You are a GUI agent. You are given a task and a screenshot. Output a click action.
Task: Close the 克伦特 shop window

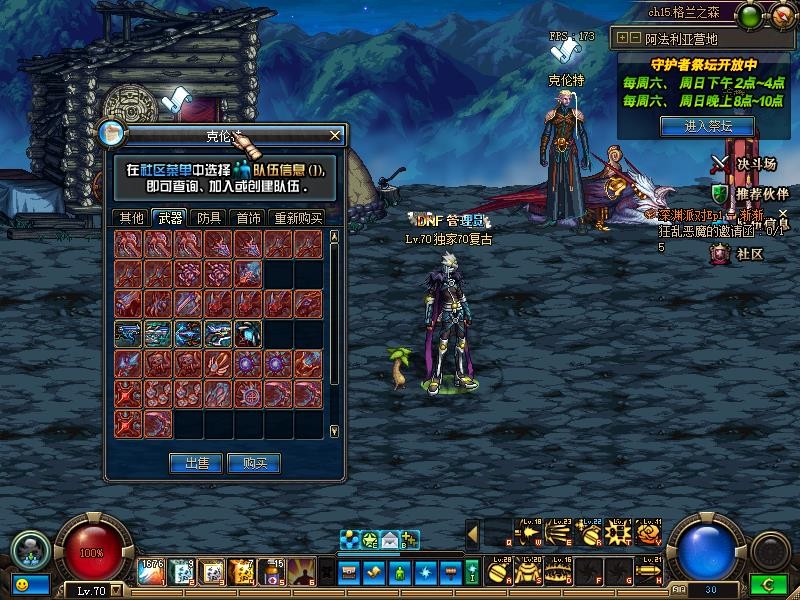point(336,134)
